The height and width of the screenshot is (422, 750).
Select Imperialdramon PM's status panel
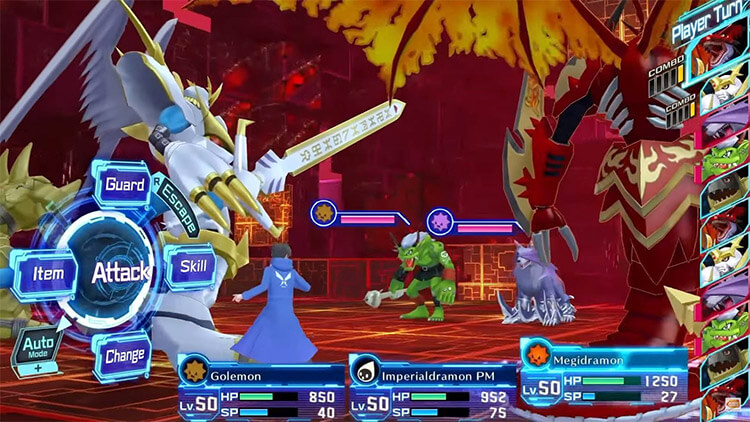coord(431,385)
